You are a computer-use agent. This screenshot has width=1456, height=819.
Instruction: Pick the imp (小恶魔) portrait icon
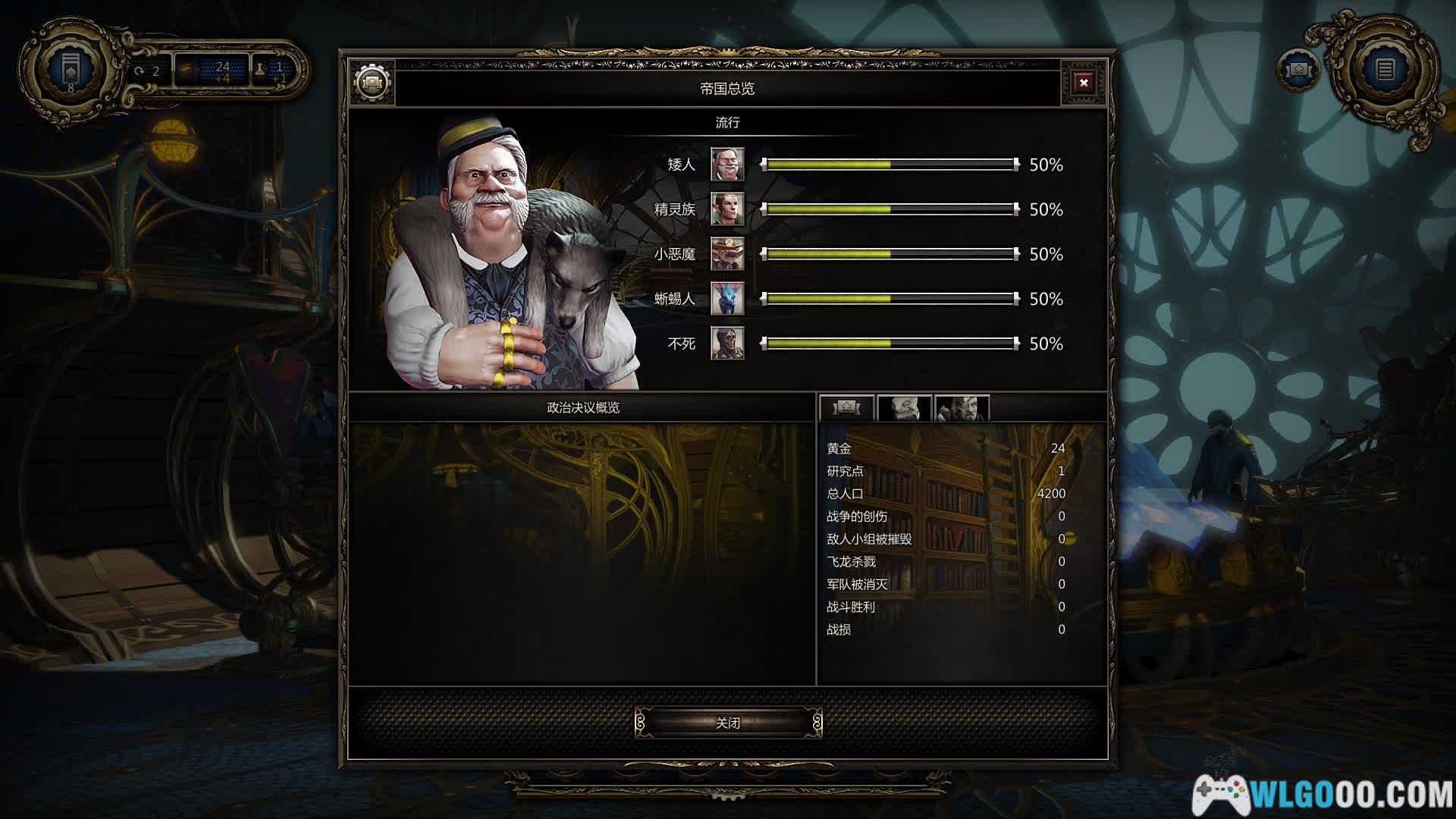click(727, 254)
